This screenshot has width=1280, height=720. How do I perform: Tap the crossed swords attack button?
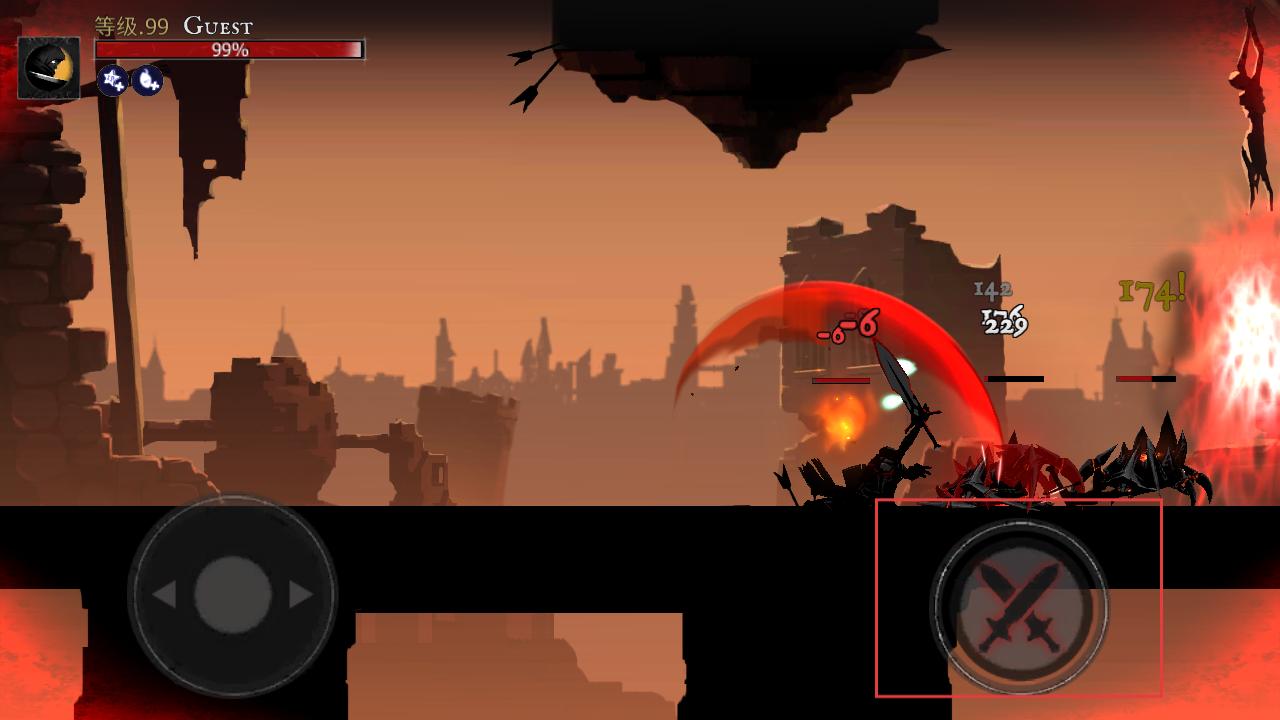coord(1018,604)
